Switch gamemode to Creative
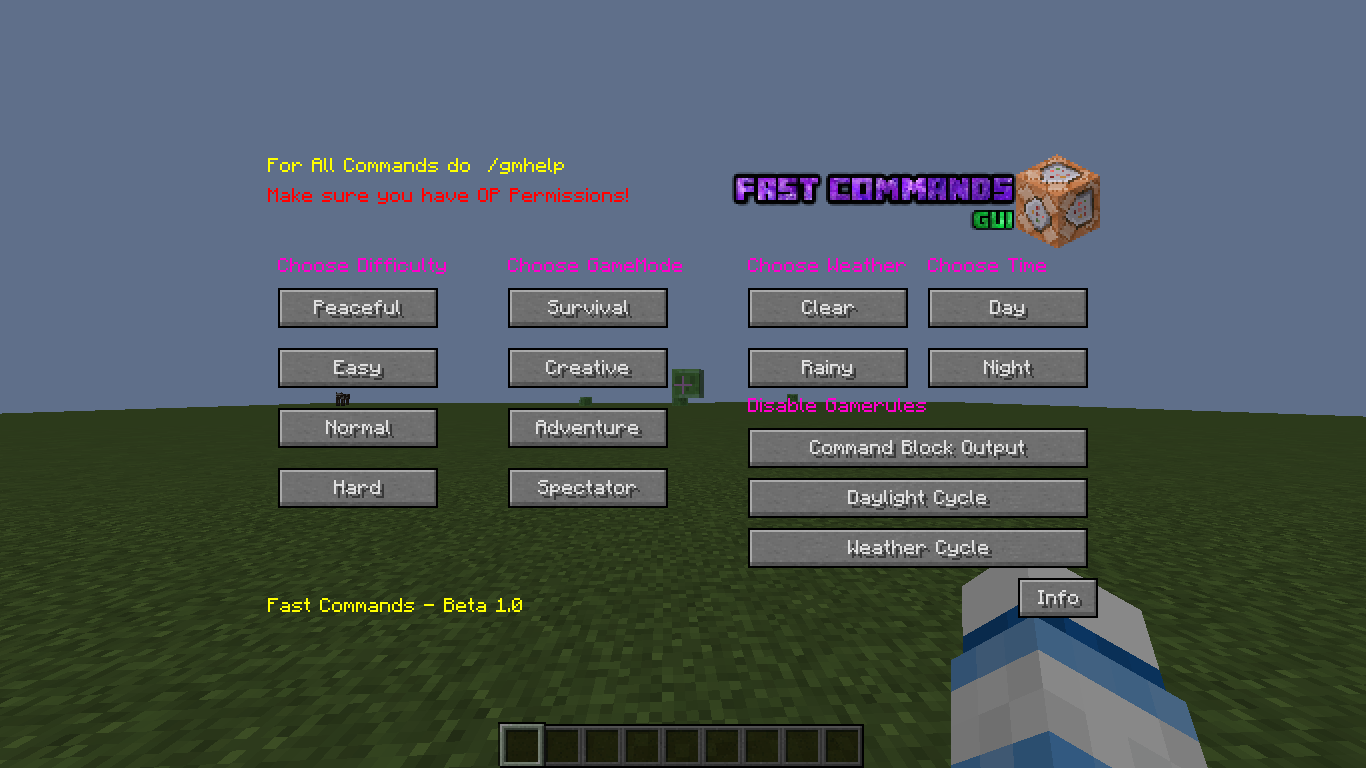 587,368
